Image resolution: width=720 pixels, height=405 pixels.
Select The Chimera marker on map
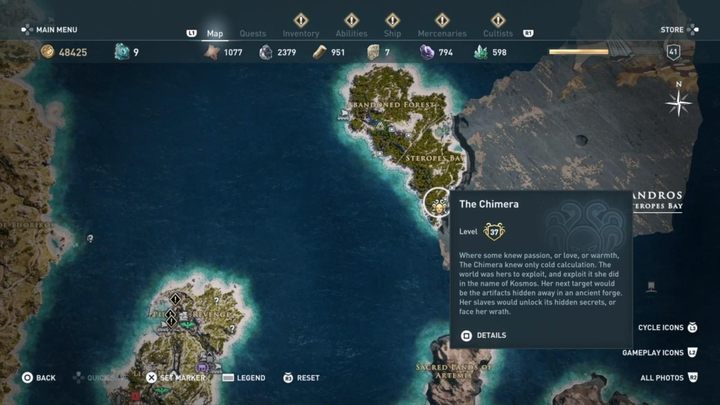coord(437,203)
